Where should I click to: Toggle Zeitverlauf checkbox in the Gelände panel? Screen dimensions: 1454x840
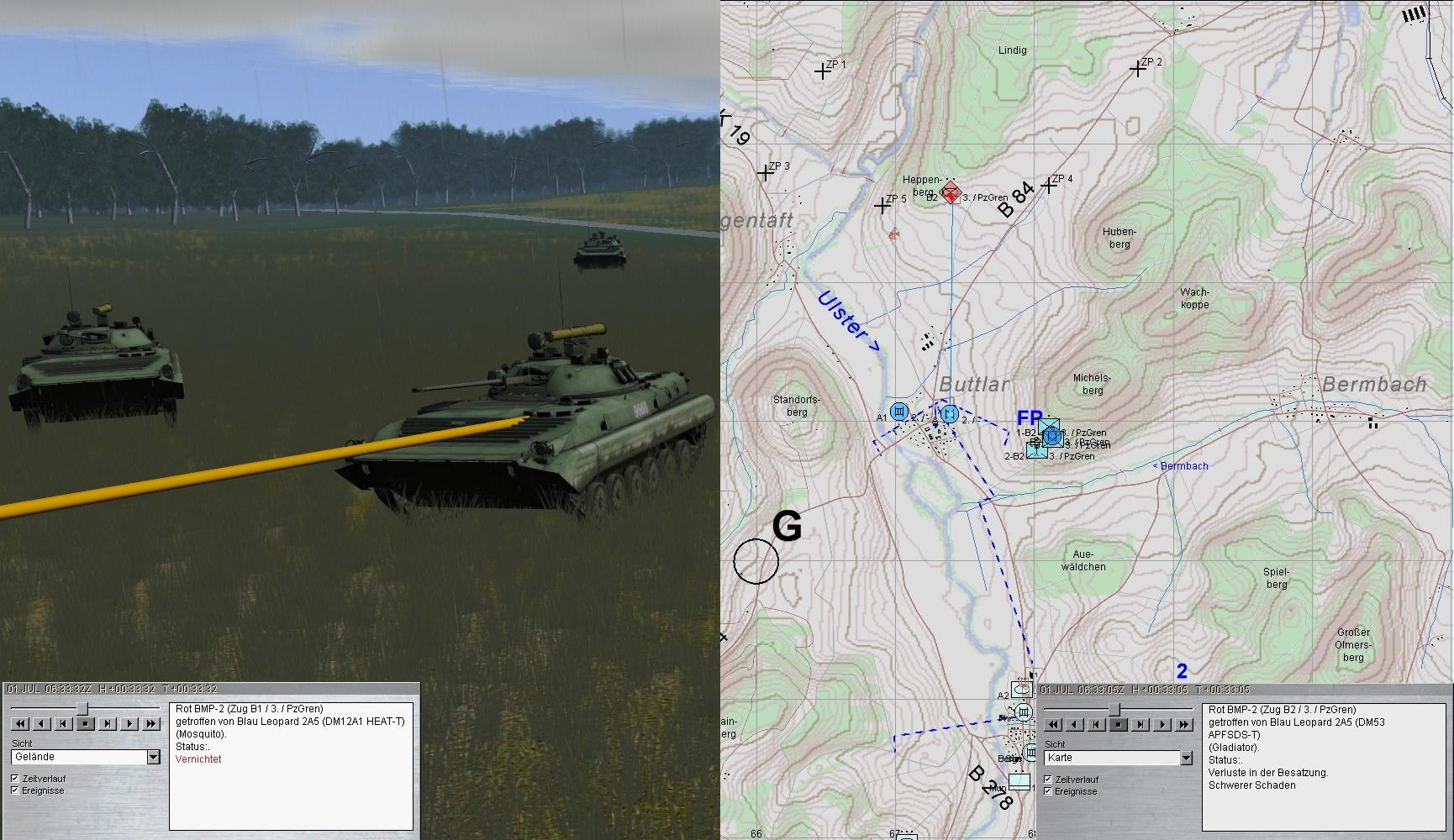click(x=15, y=779)
